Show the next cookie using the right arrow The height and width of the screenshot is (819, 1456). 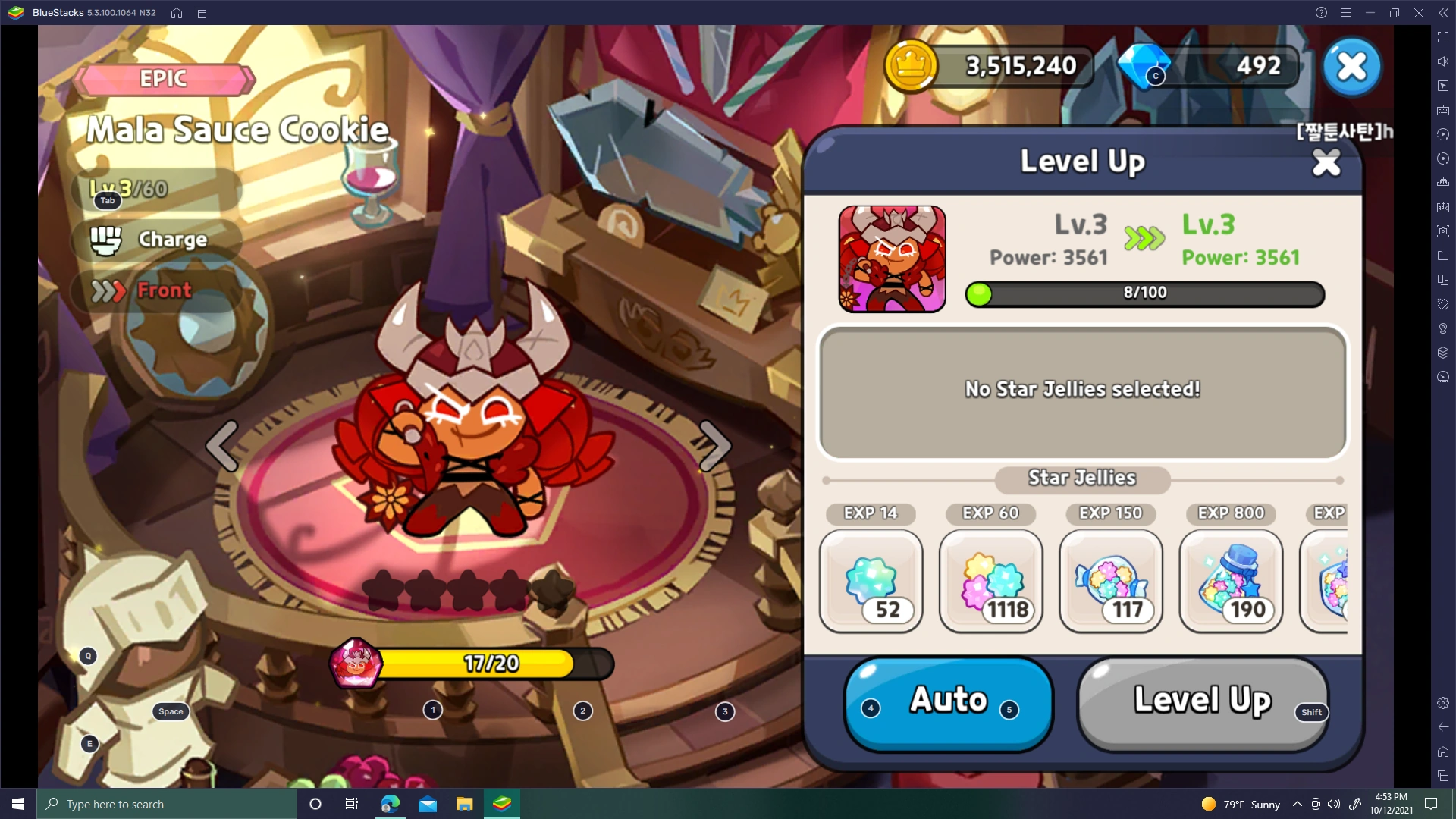pos(714,446)
